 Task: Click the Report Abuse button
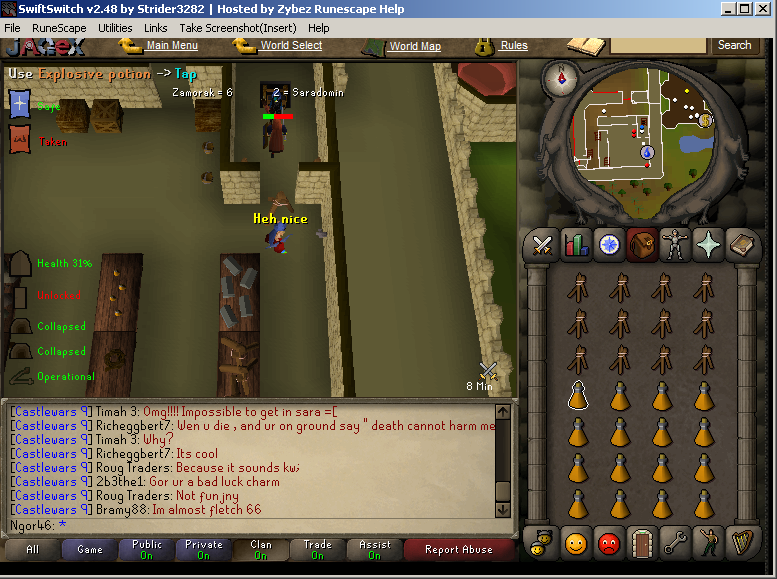pos(458,549)
